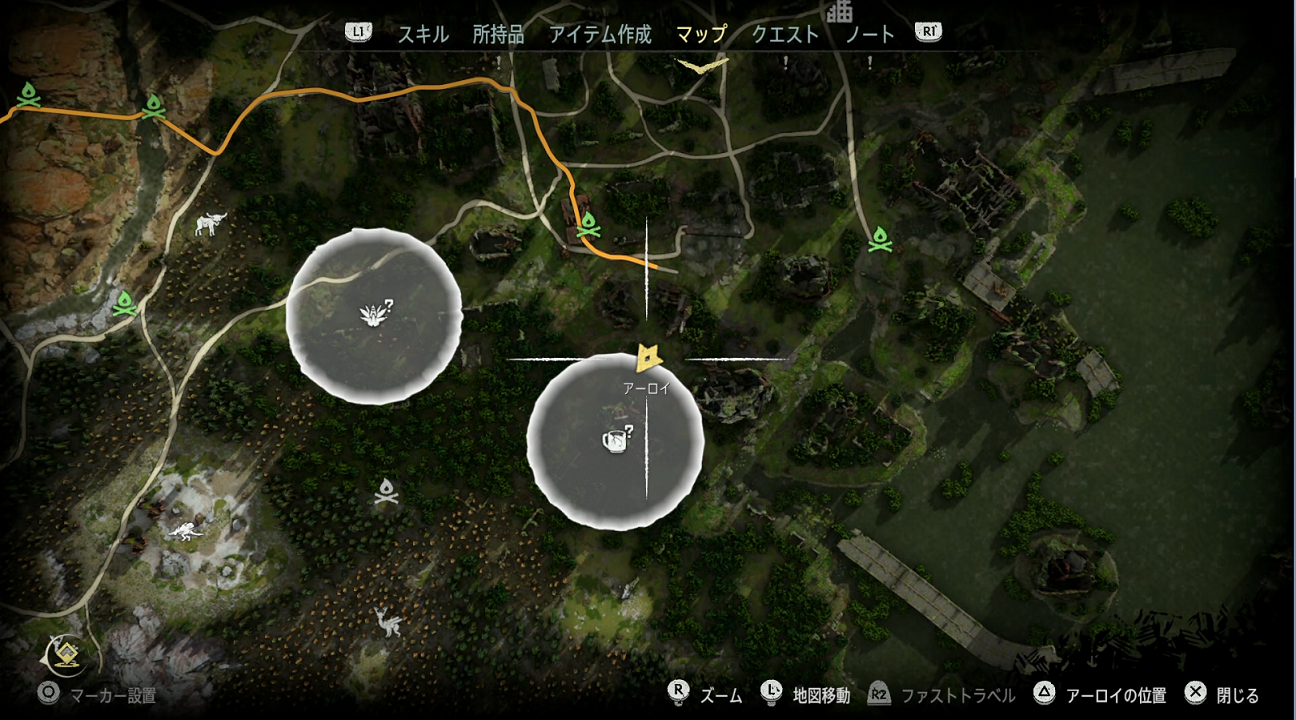The width and height of the screenshot is (1296, 720).
Task: Choose the white undiscovered campfire marker
Action: point(387,491)
